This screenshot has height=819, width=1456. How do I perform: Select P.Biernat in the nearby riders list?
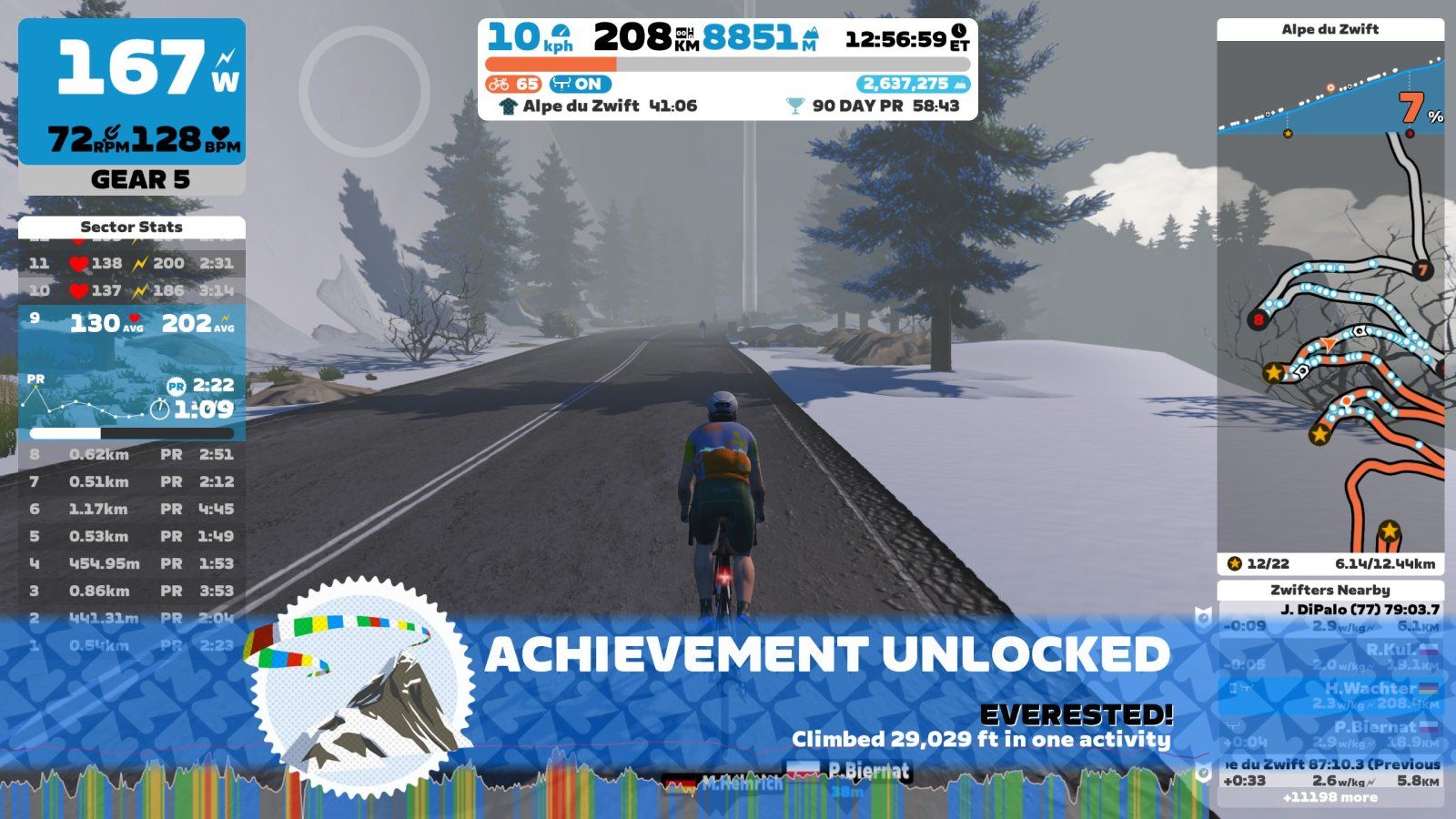coord(1330,734)
